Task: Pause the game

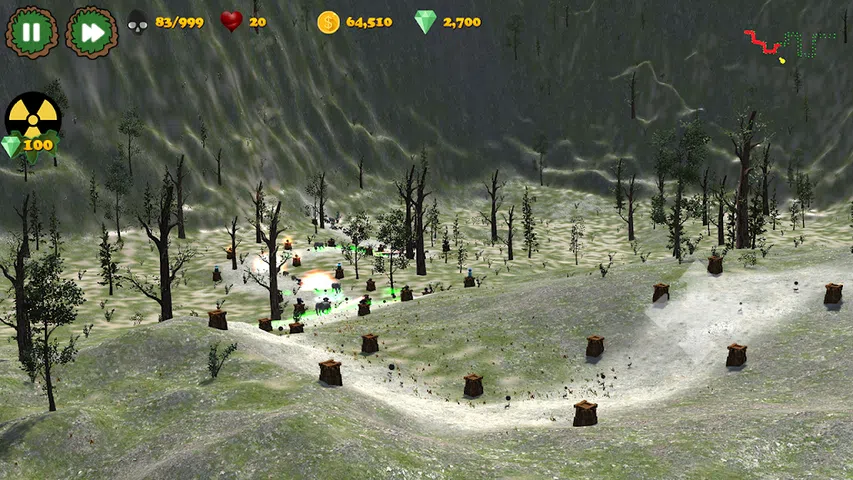Action: pyautogui.click(x=31, y=32)
